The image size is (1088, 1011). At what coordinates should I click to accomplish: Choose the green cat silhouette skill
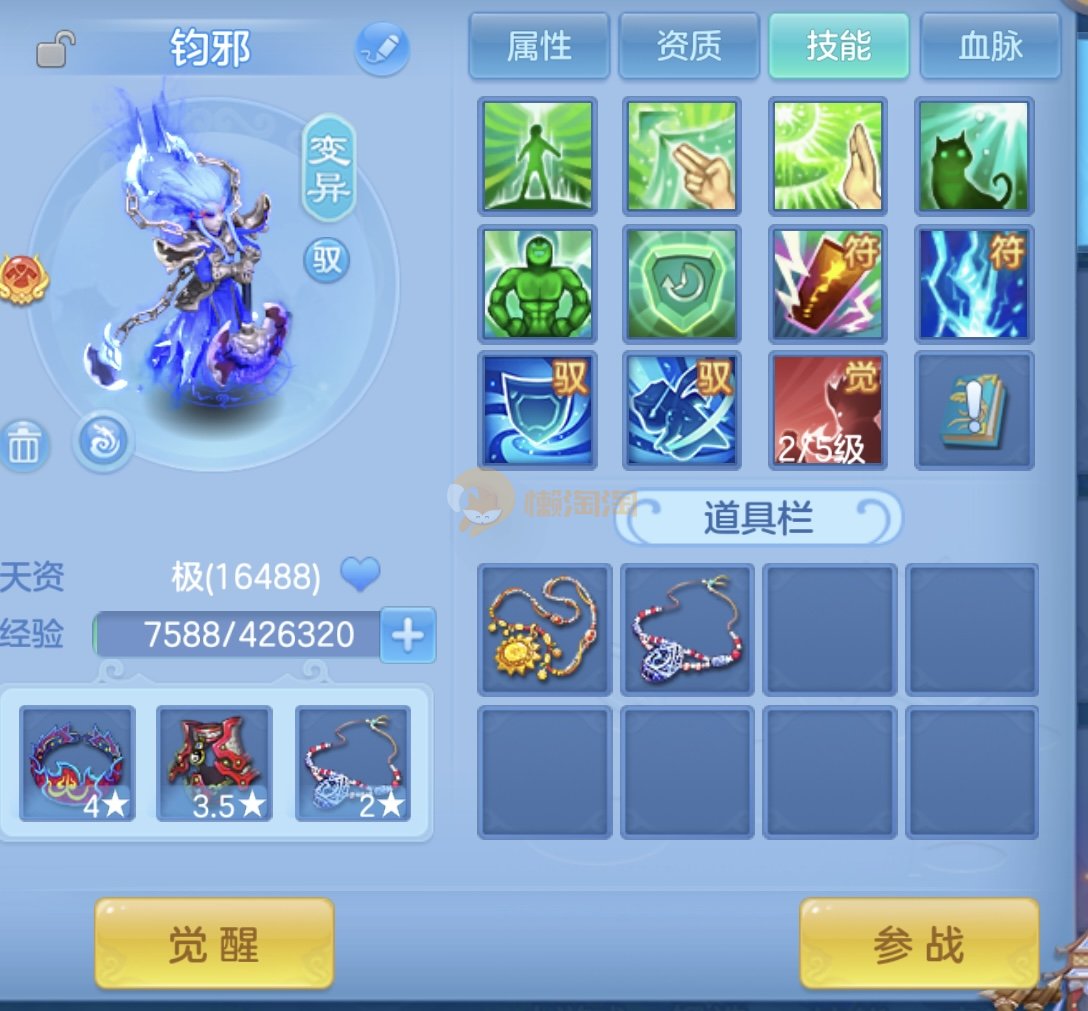pyautogui.click(x=974, y=156)
